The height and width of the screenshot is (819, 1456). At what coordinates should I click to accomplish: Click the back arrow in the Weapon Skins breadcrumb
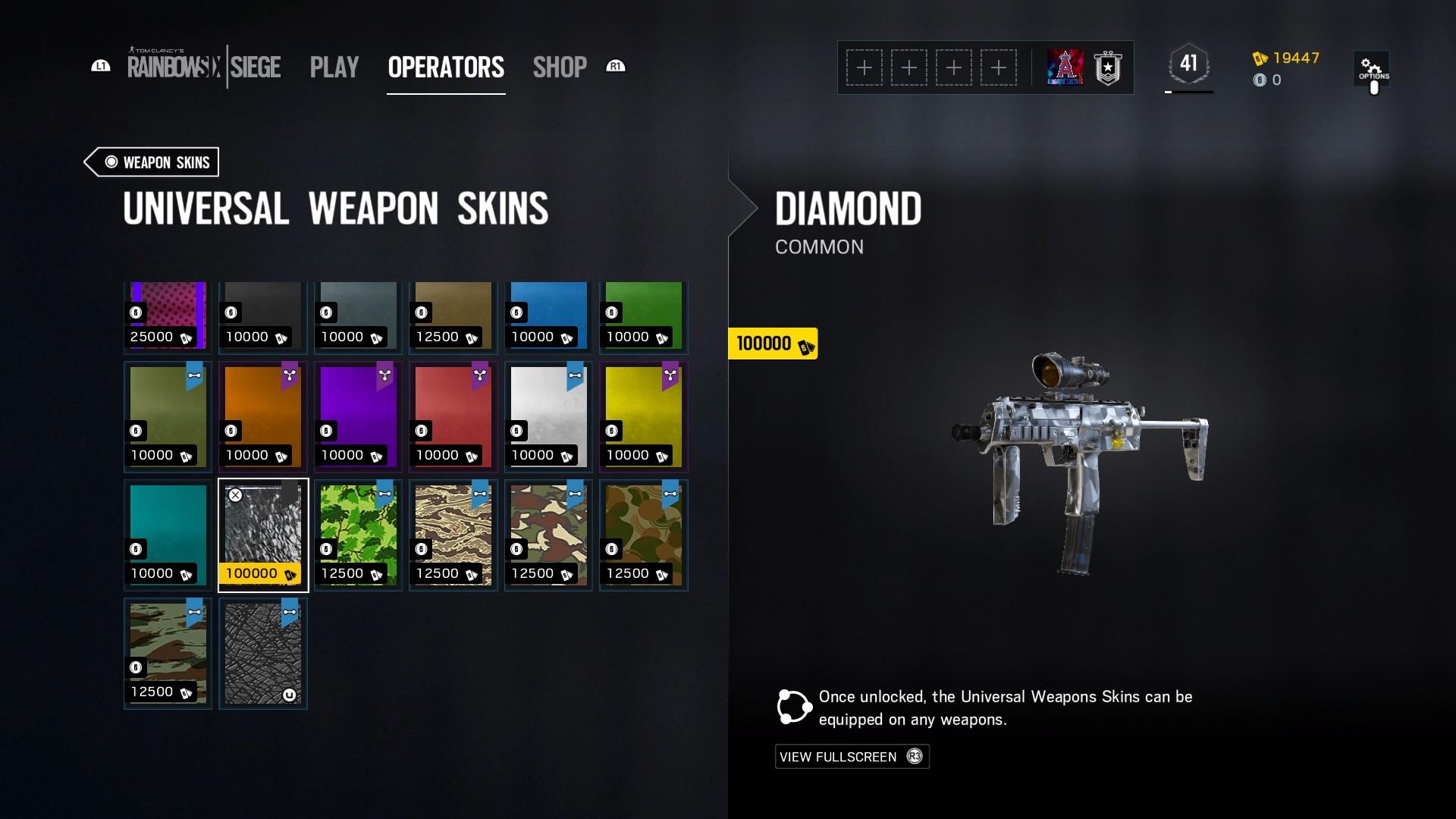pyautogui.click(x=93, y=162)
